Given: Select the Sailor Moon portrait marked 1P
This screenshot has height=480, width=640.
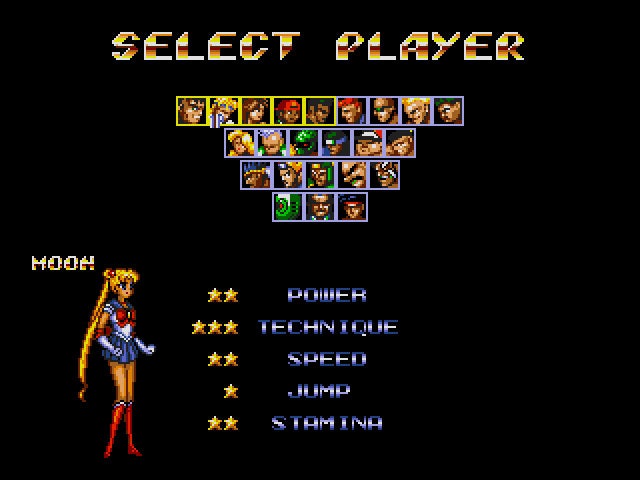Looking at the screenshot, I should (223, 110).
